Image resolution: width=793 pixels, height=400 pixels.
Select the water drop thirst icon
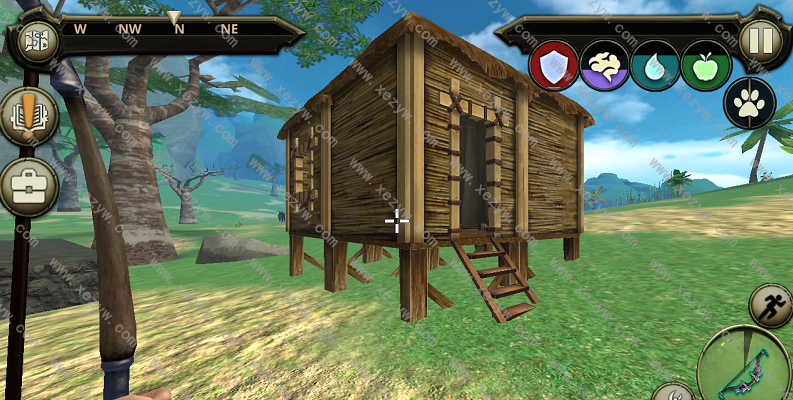pyautogui.click(x=655, y=65)
